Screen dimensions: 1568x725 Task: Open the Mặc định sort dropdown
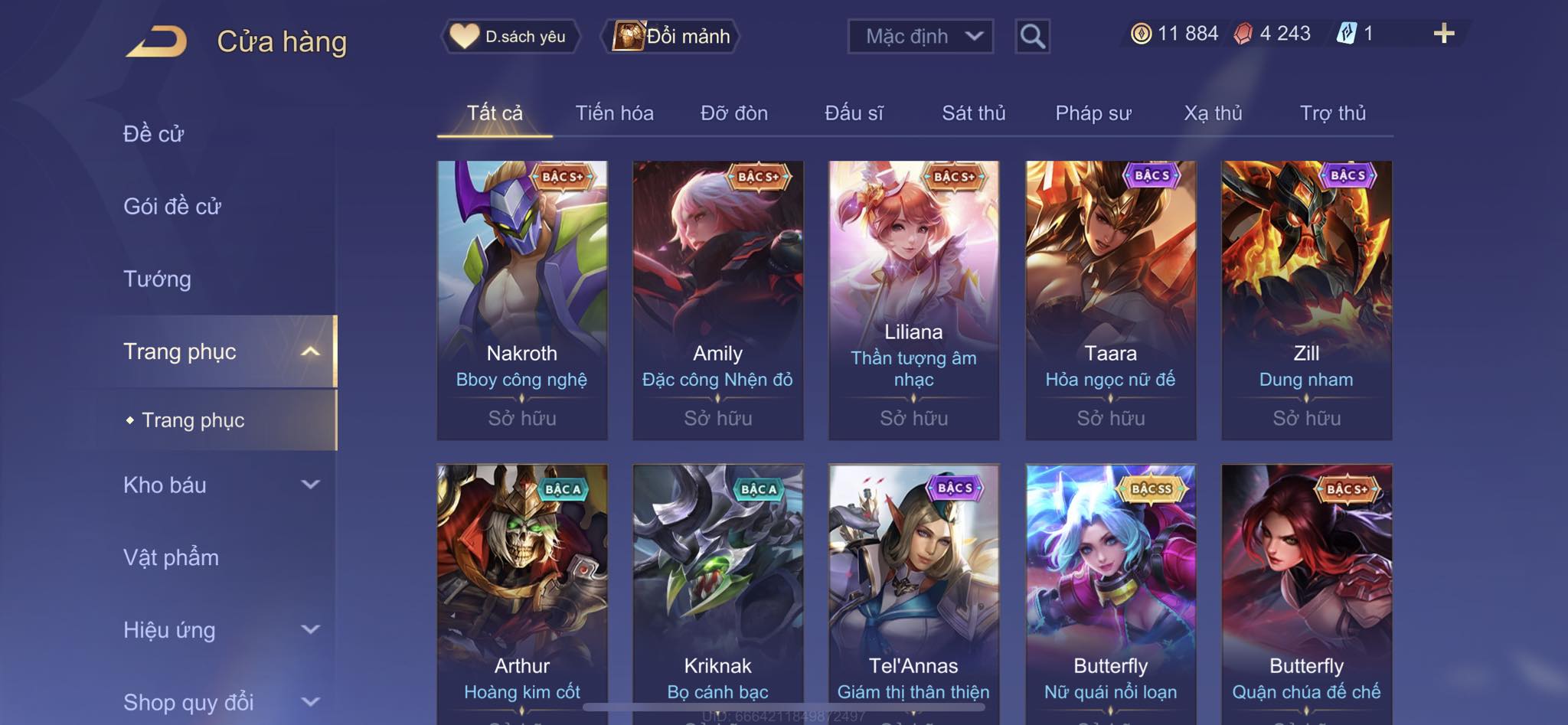(x=920, y=36)
